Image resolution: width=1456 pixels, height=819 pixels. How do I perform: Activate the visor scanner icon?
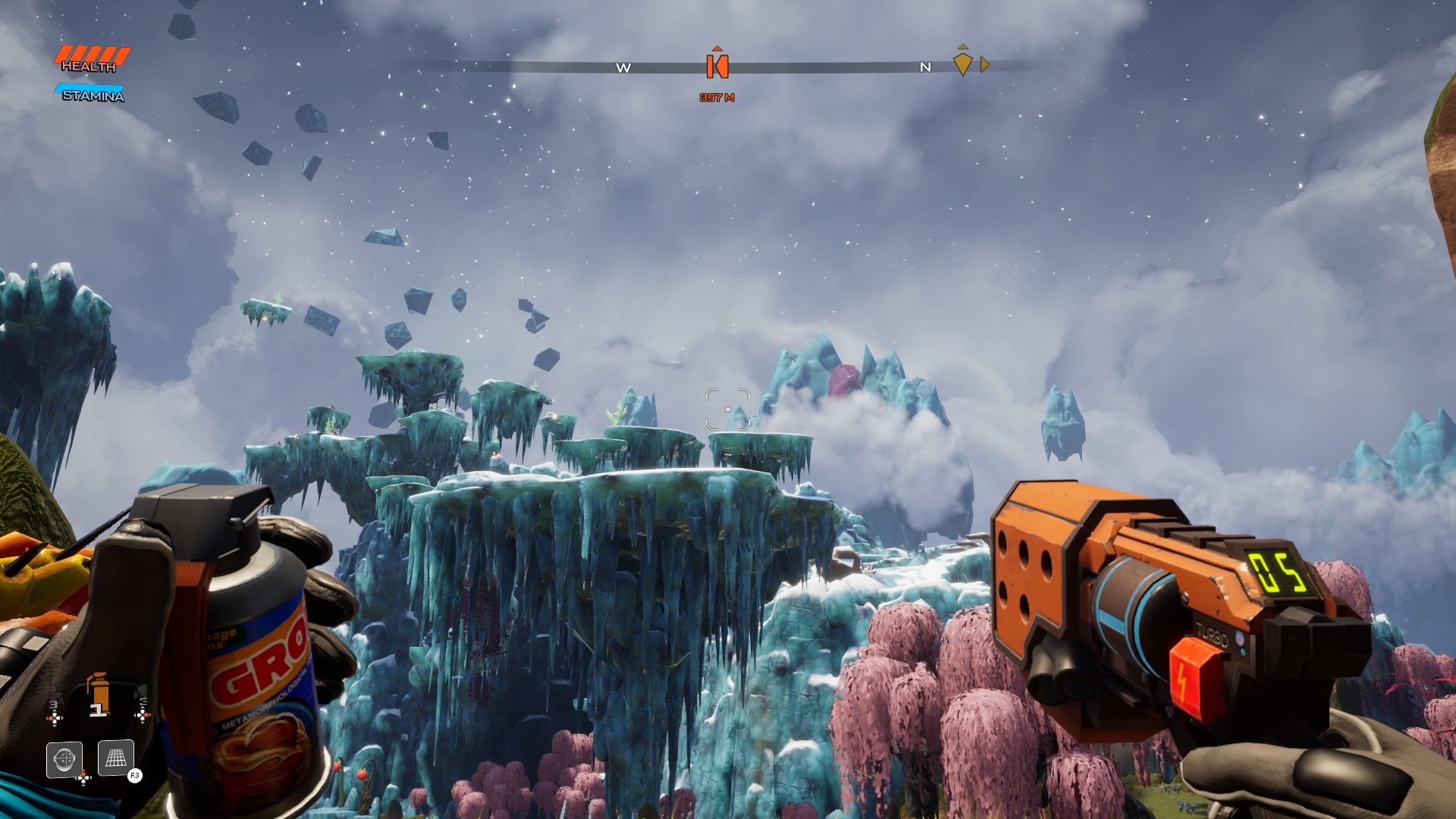[64, 758]
